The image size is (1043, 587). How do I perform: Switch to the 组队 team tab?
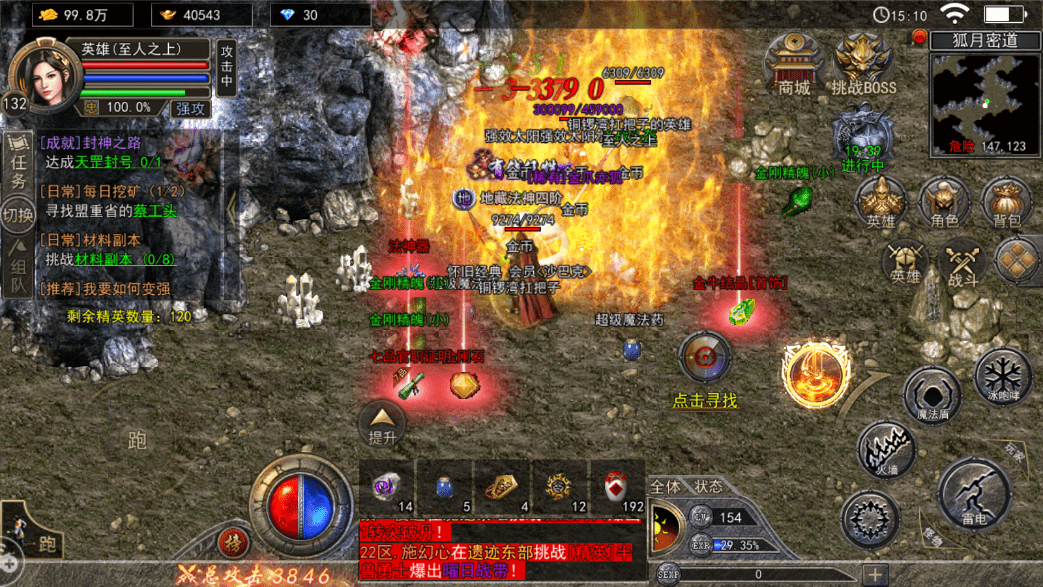click(18, 275)
